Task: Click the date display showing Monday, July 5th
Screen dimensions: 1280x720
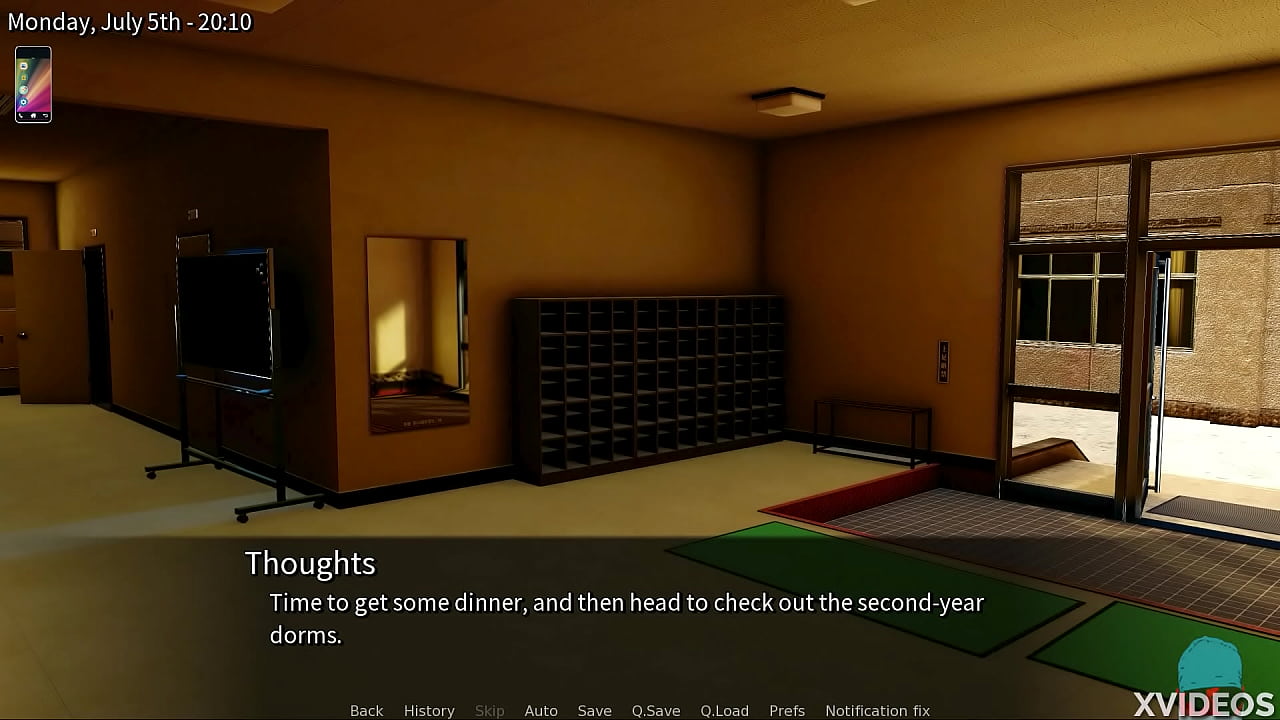Action: click(129, 21)
